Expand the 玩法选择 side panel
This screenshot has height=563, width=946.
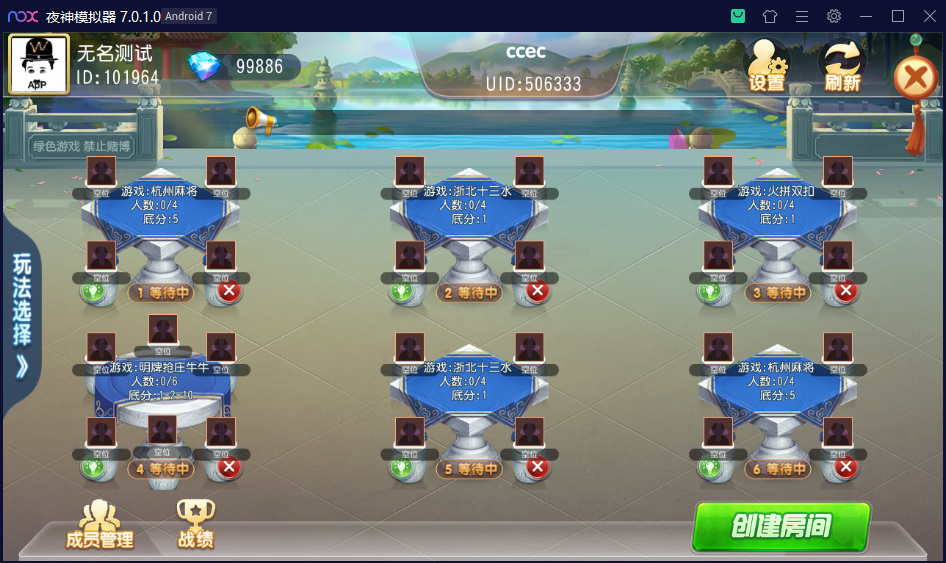pyautogui.click(x=21, y=315)
